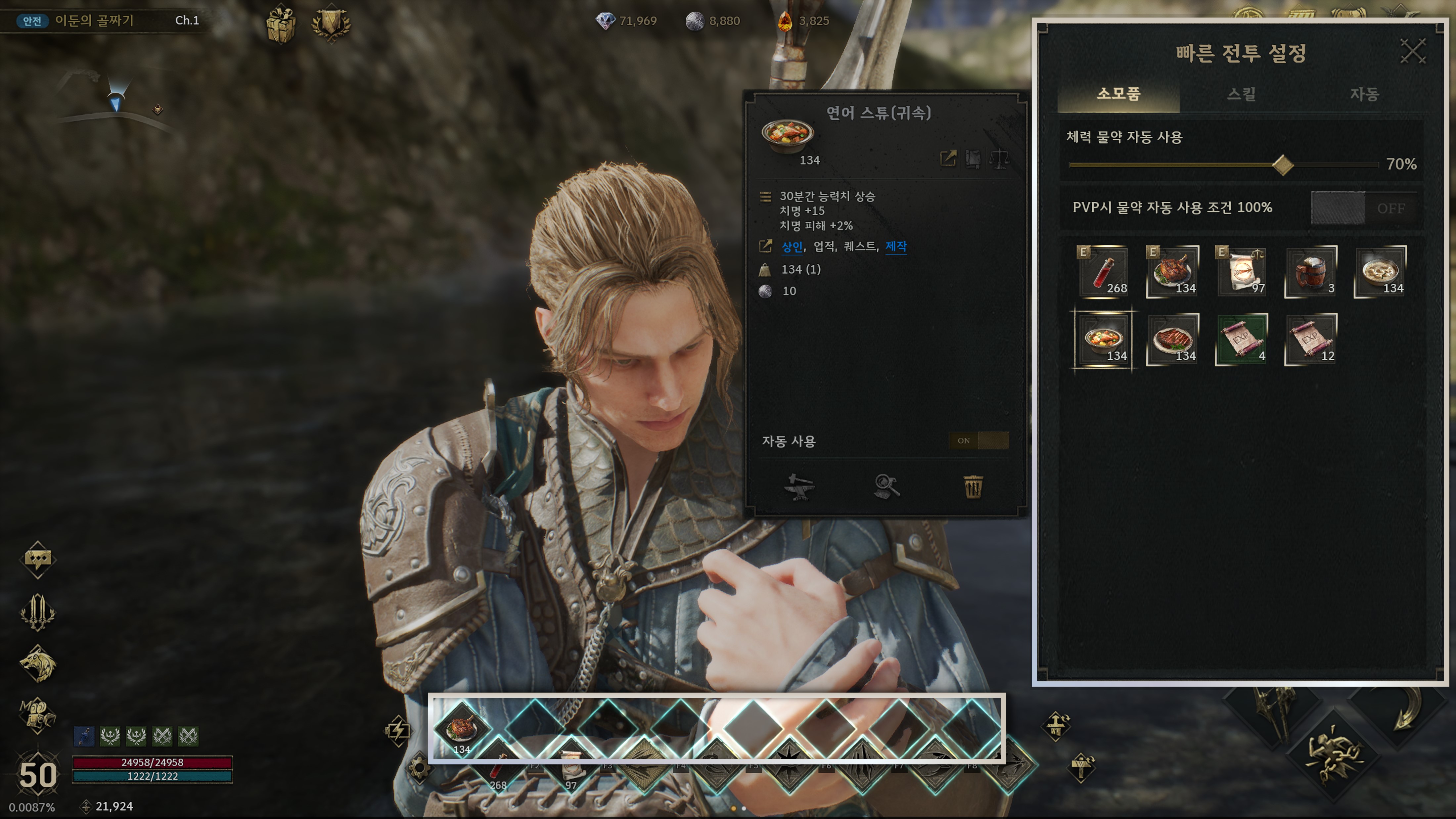The height and width of the screenshot is (819, 1456).
Task: Select the EXP scroll slot with 12
Action: [1311, 340]
